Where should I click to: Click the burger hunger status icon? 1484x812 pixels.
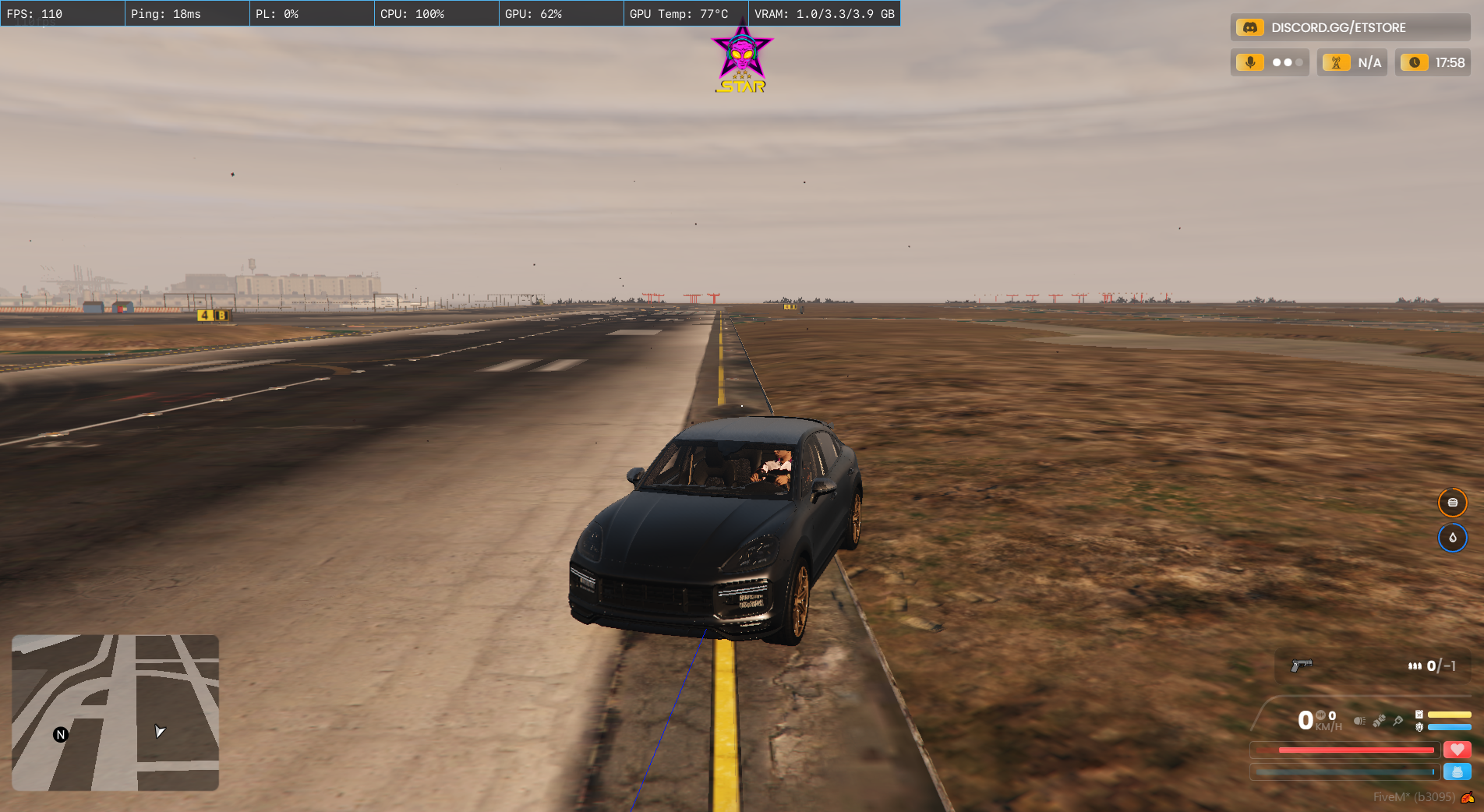click(x=1452, y=503)
